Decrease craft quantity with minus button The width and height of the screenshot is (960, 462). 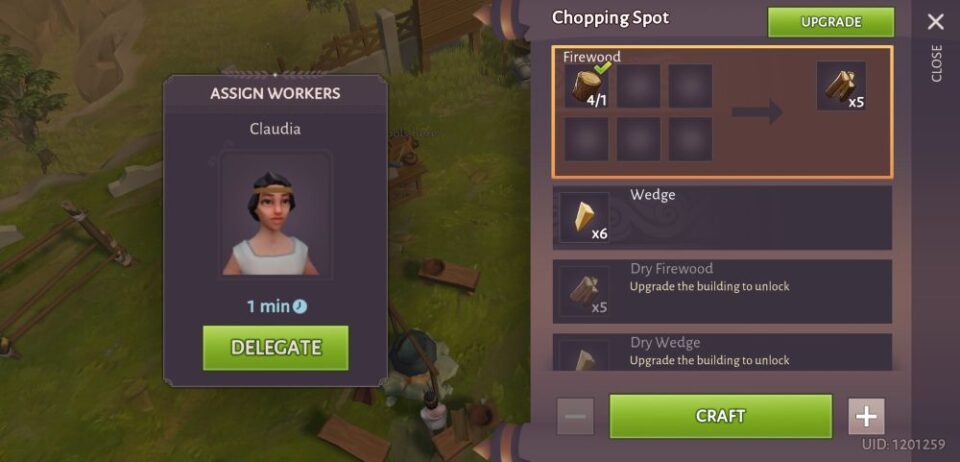(x=575, y=416)
